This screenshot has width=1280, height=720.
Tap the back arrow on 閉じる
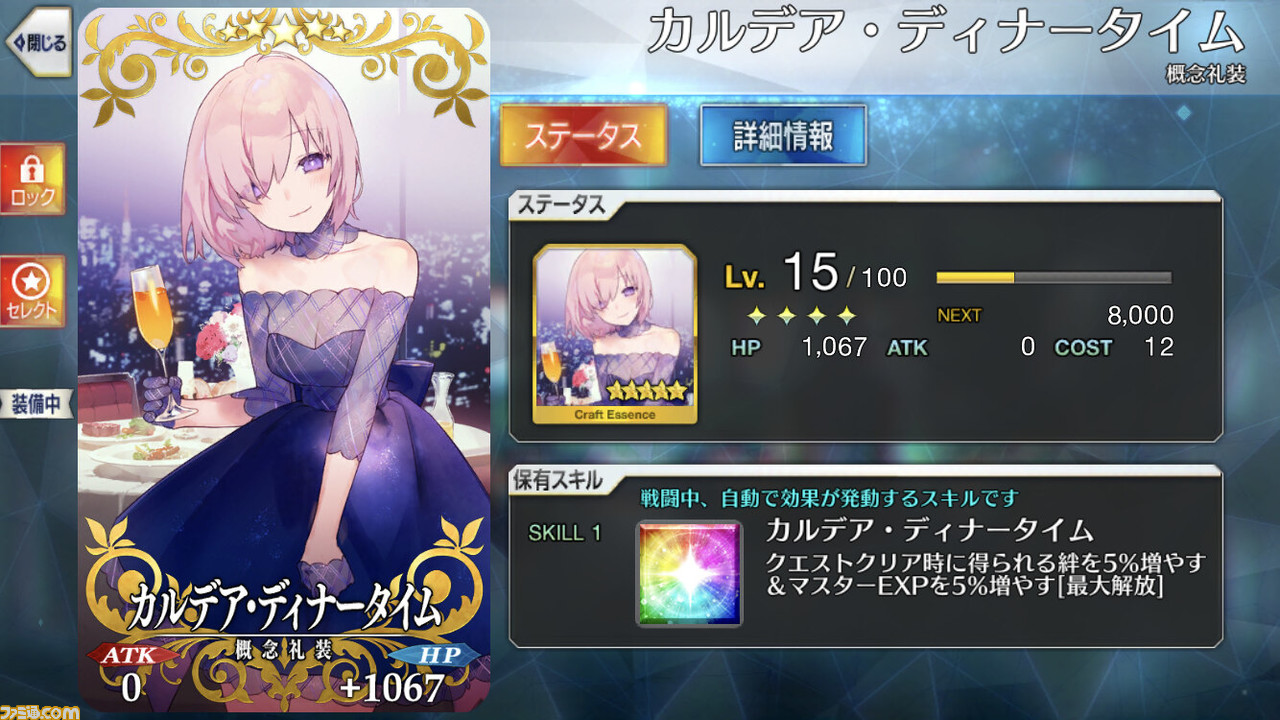(20, 40)
